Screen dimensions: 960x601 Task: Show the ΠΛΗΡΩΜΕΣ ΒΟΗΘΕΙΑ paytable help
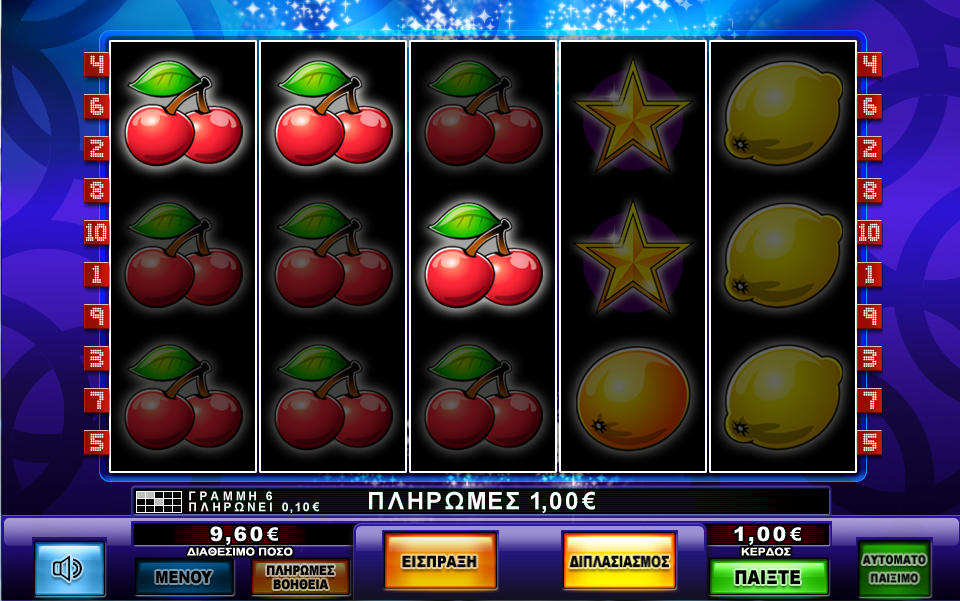coord(300,577)
